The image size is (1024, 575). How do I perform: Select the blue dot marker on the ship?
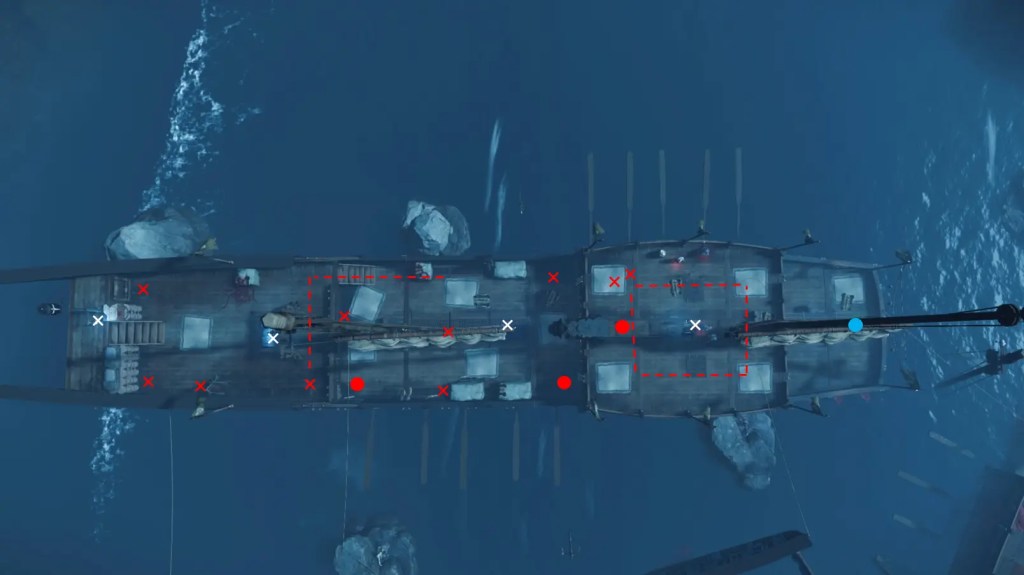[855, 325]
